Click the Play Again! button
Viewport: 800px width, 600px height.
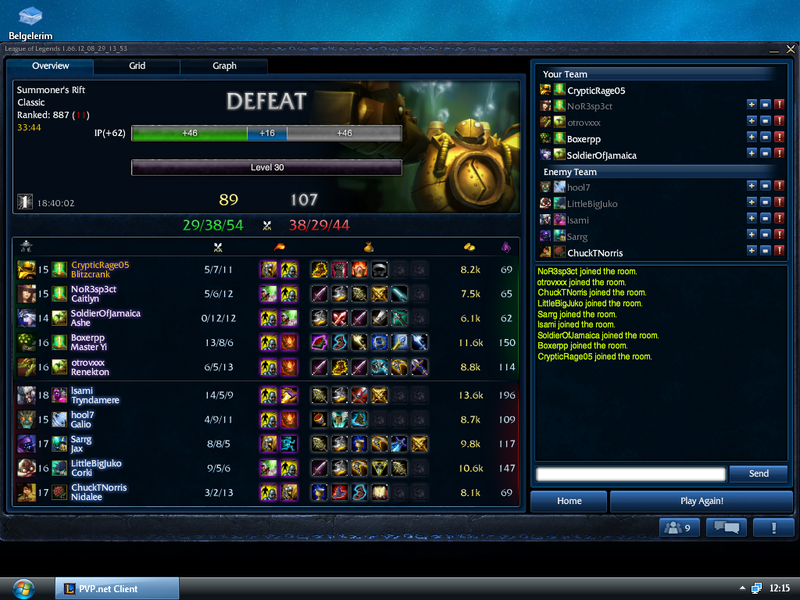point(701,501)
